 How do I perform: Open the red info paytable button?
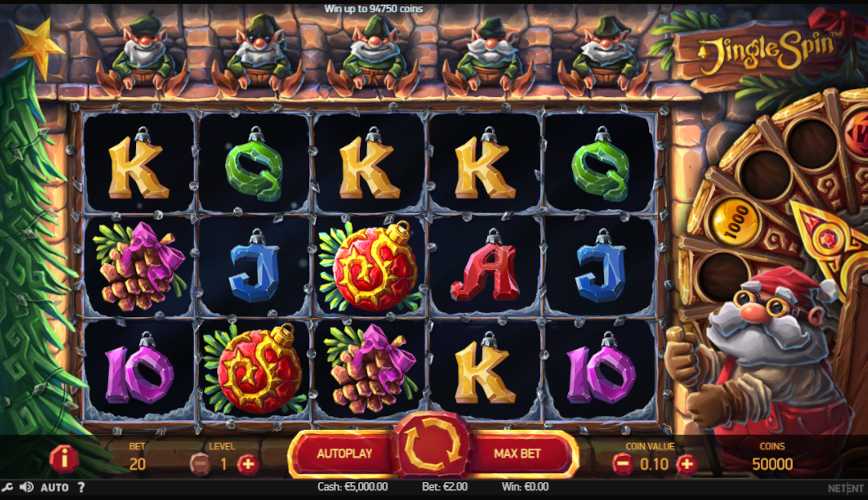(64, 459)
